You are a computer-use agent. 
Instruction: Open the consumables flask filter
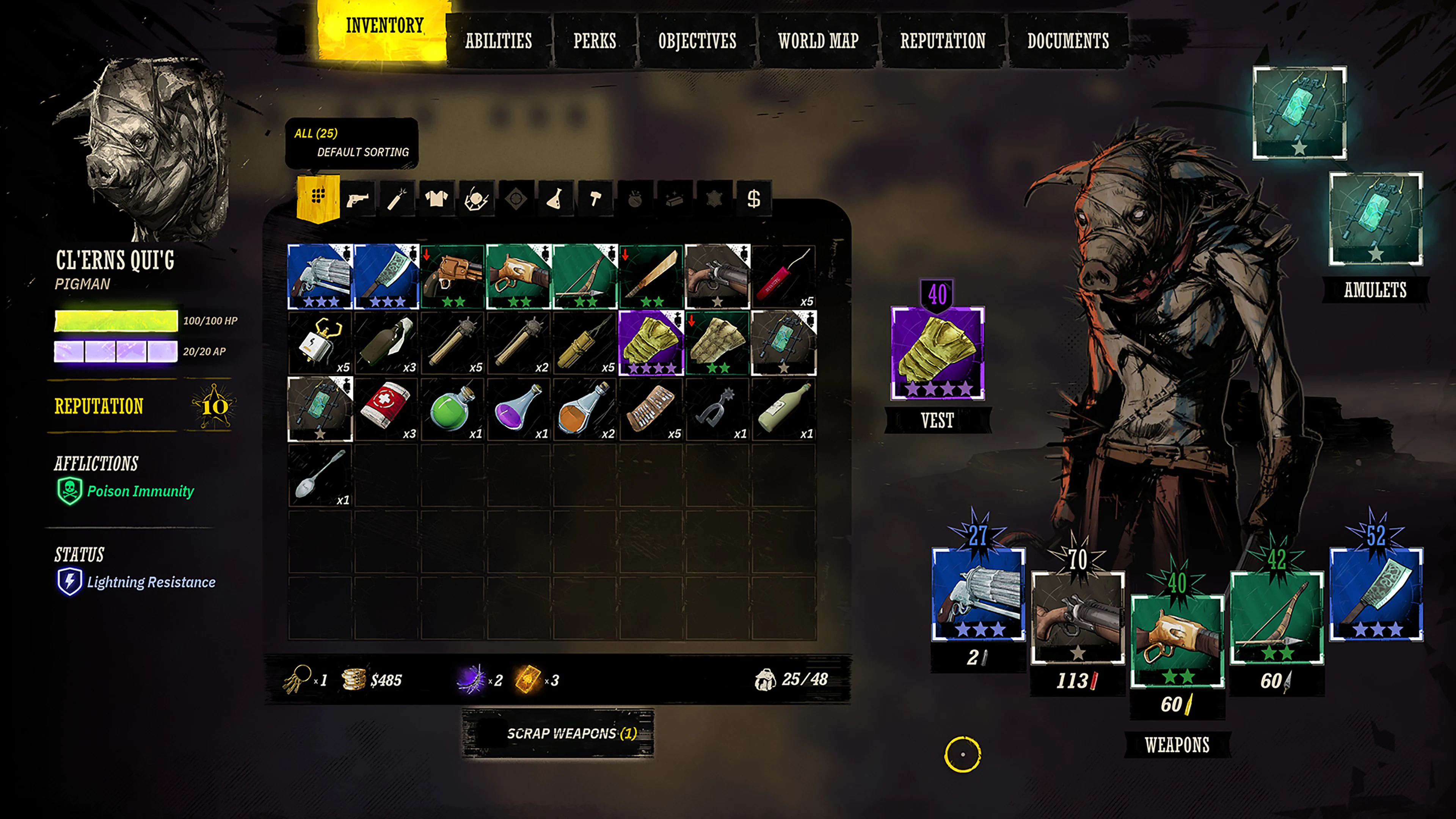[553, 198]
